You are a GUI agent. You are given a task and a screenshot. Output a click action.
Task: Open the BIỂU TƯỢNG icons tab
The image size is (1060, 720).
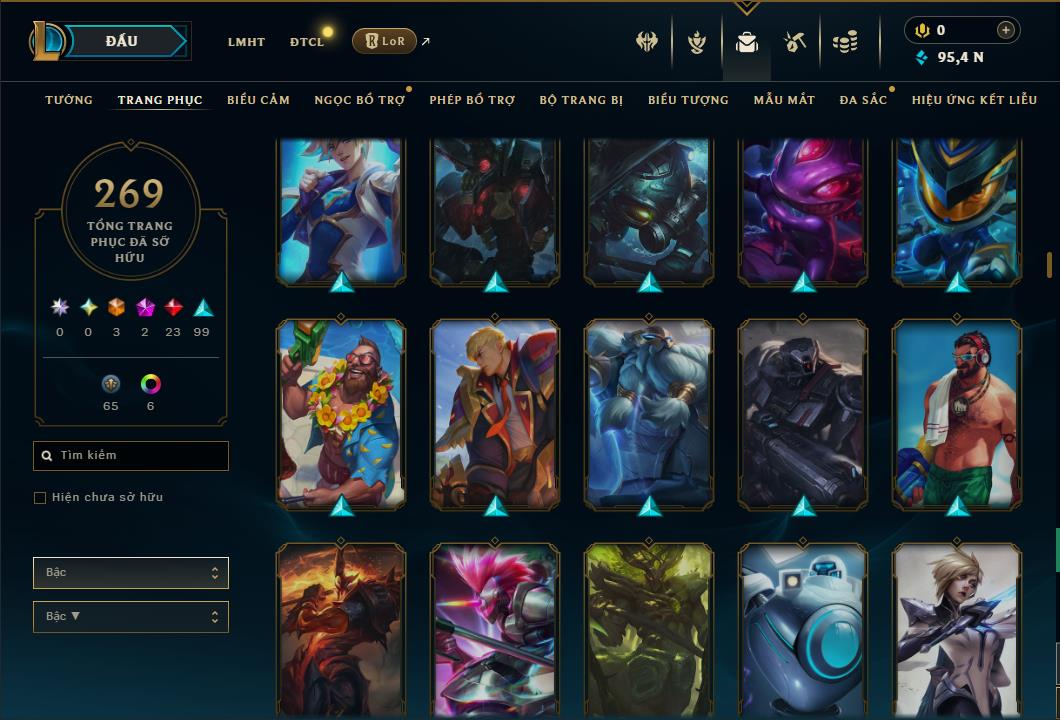(x=688, y=100)
